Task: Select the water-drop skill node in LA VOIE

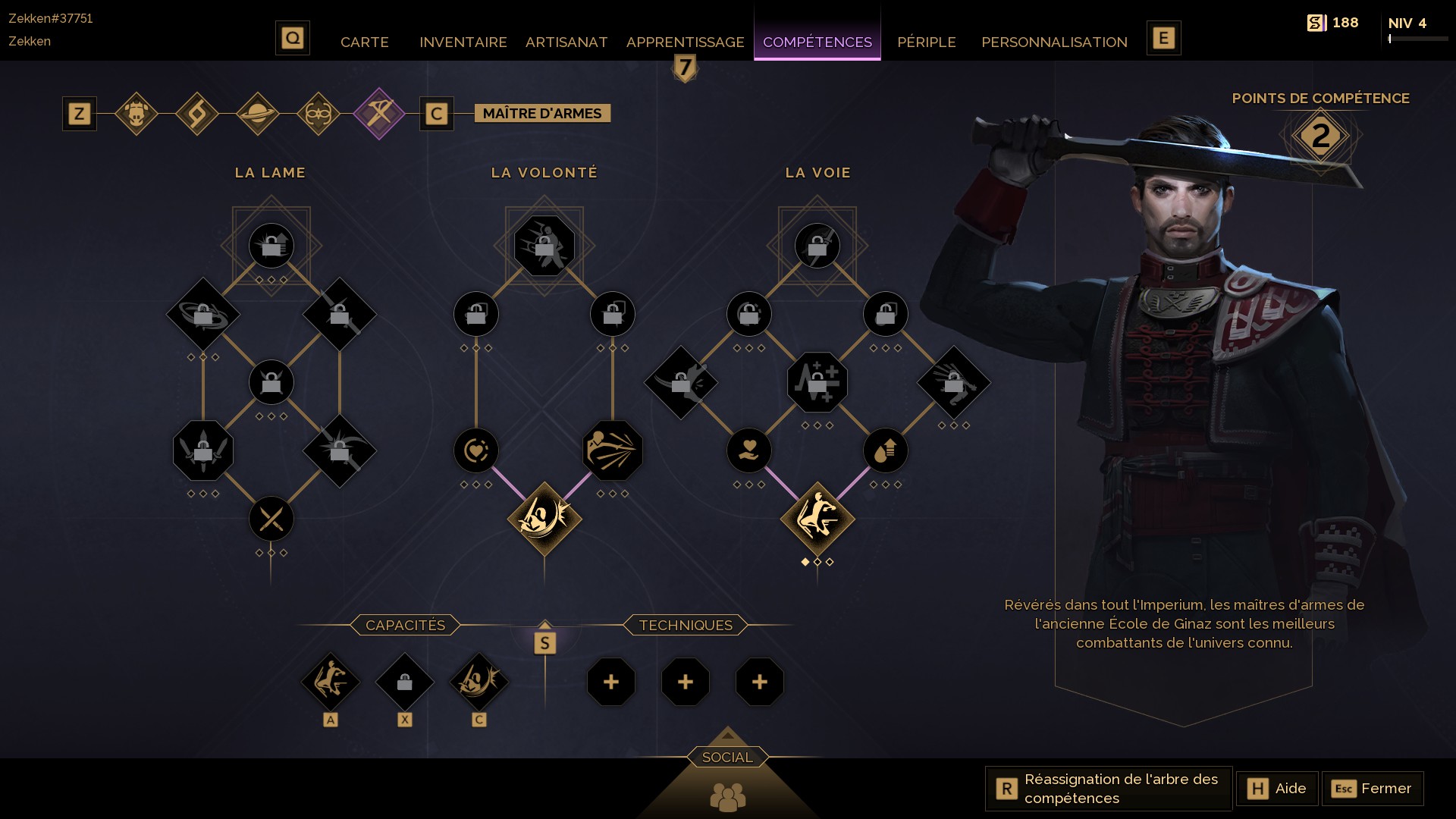Action: tap(885, 450)
